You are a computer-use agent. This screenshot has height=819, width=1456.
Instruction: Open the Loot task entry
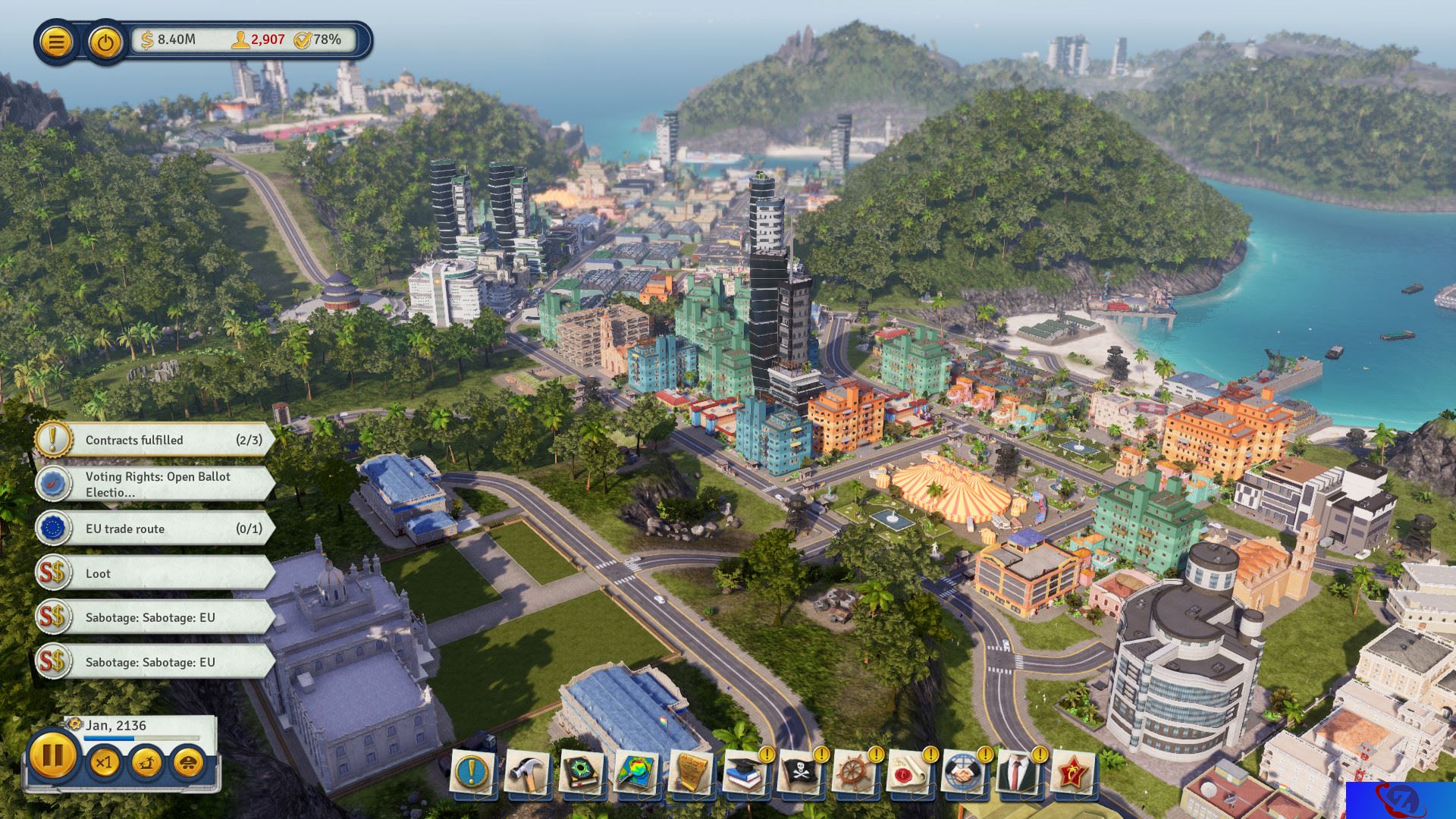click(x=155, y=573)
